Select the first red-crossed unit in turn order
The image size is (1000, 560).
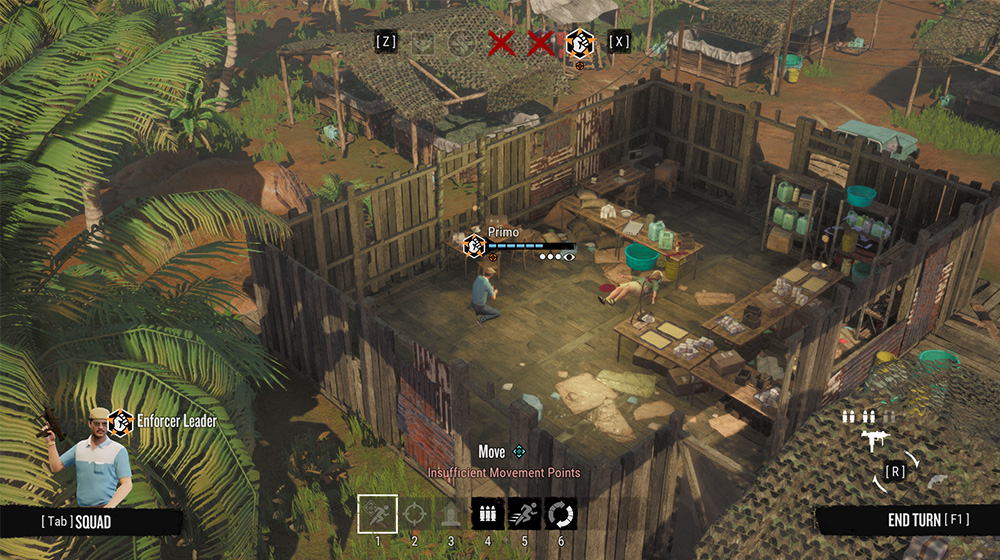pyautogui.click(x=500, y=43)
